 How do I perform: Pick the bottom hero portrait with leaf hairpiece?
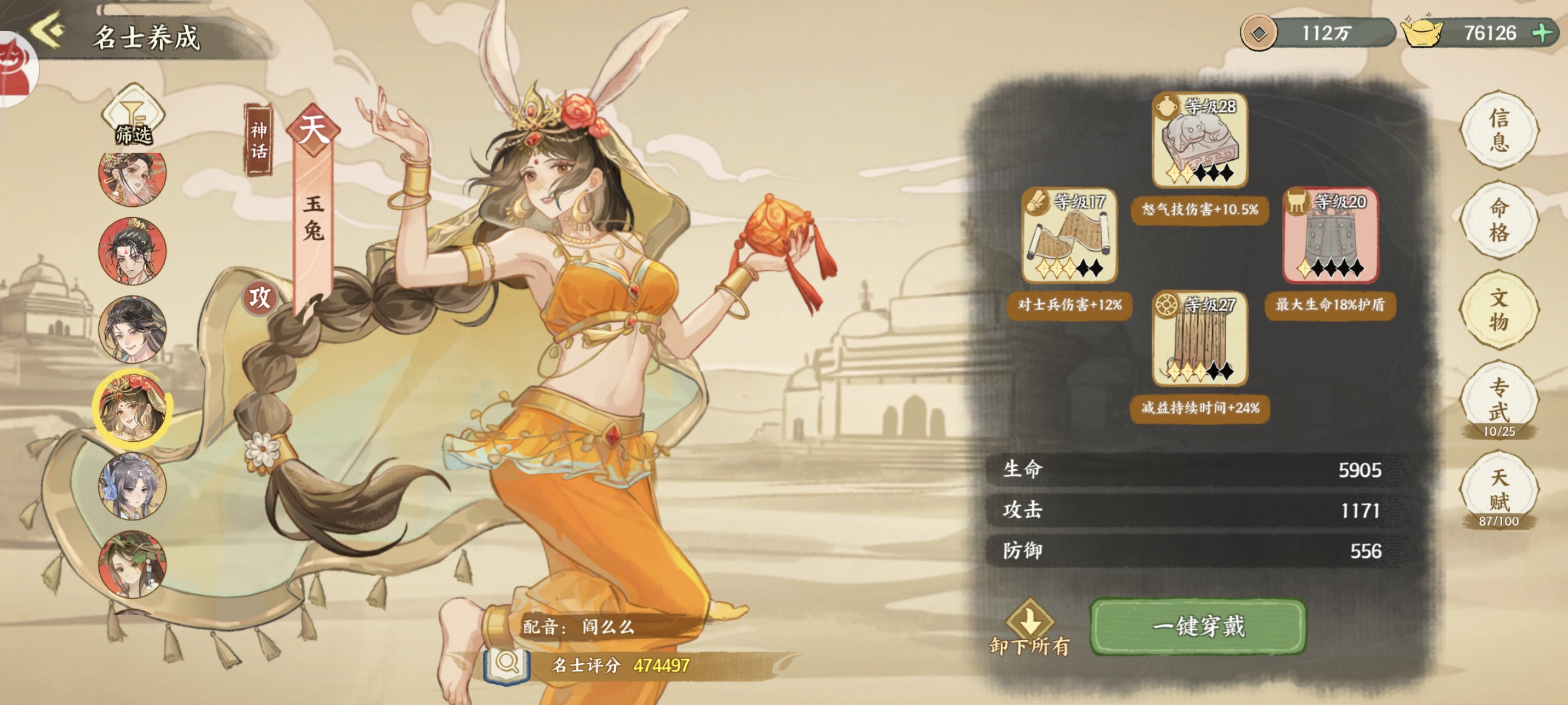click(132, 565)
